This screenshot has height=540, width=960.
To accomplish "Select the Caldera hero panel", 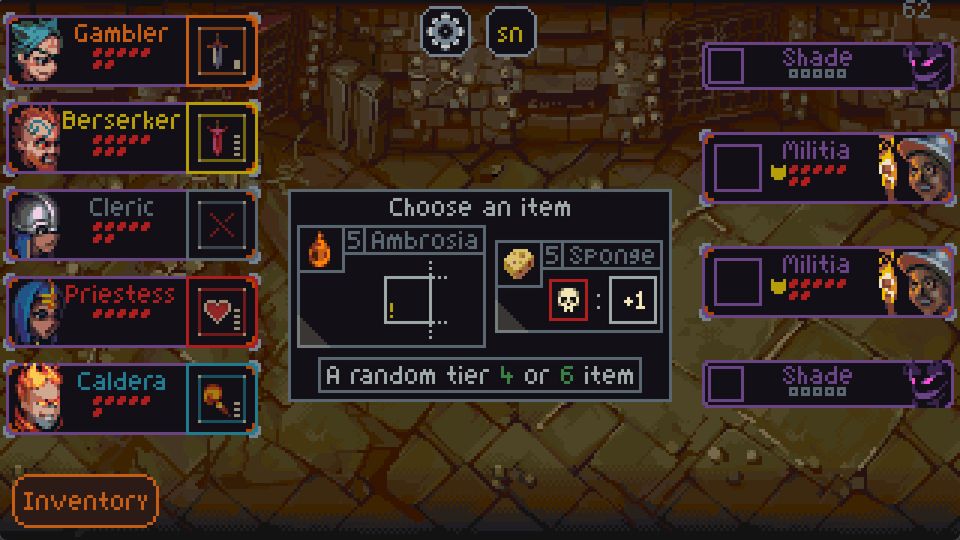I will click(x=98, y=398).
